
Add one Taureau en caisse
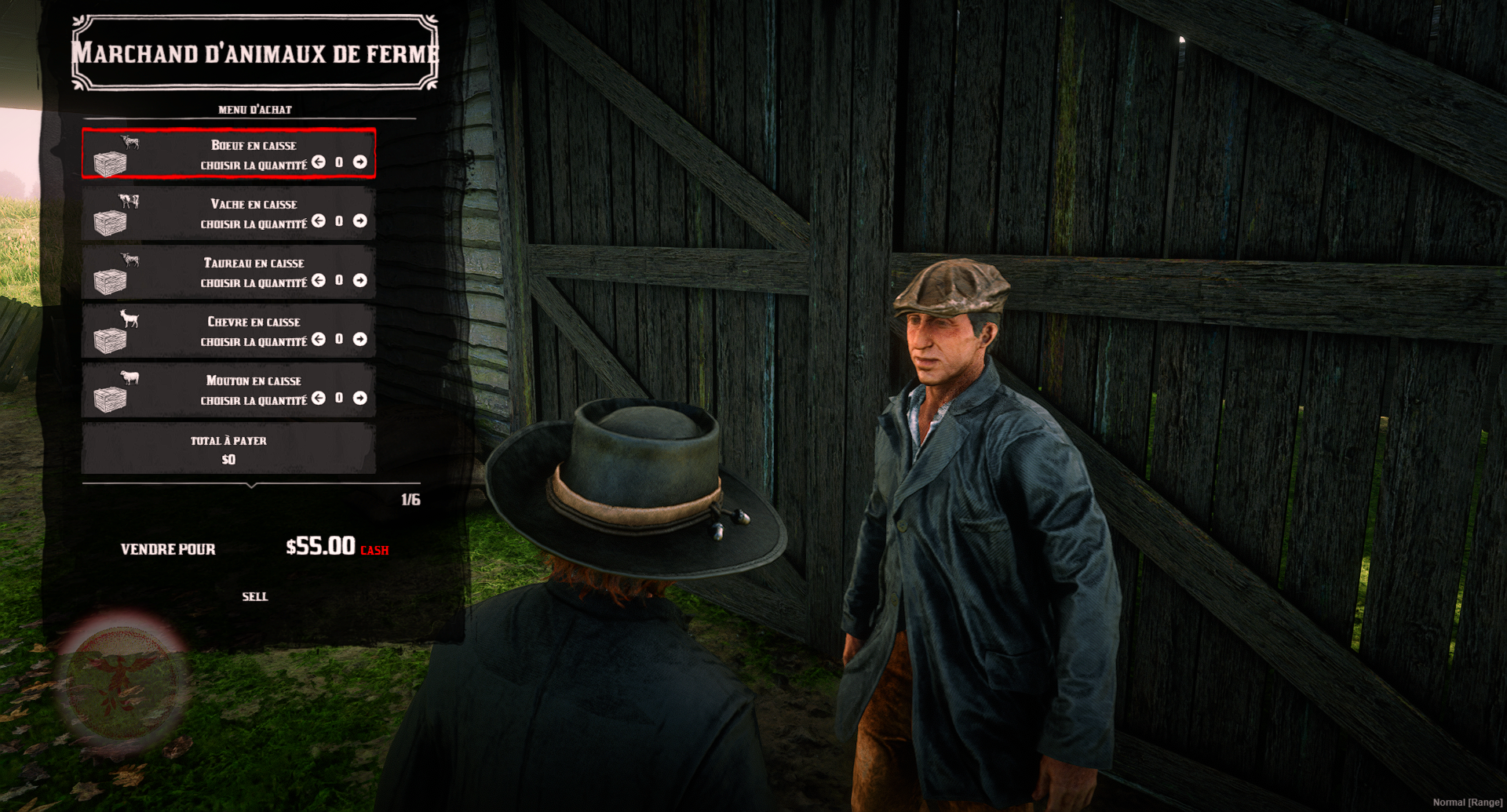(360, 280)
